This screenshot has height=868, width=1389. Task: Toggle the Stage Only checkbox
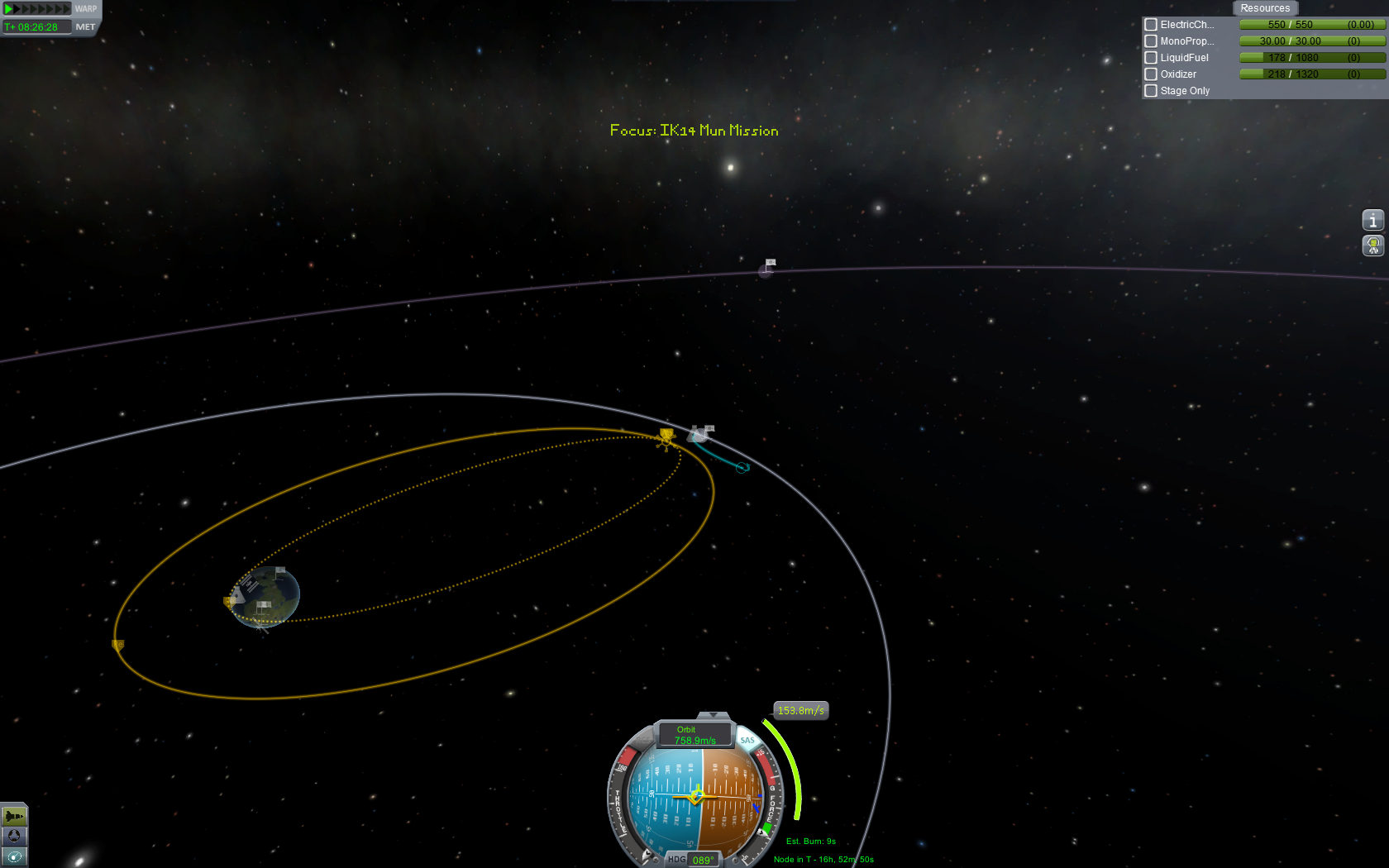pos(1150,91)
